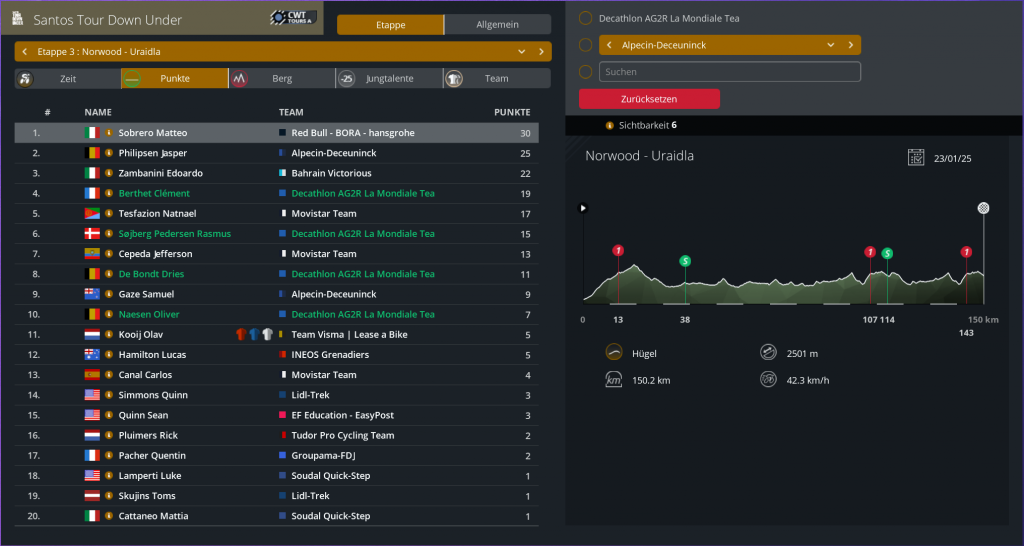Select the Zeit classification tab
1024x546 pixels.
[67, 78]
